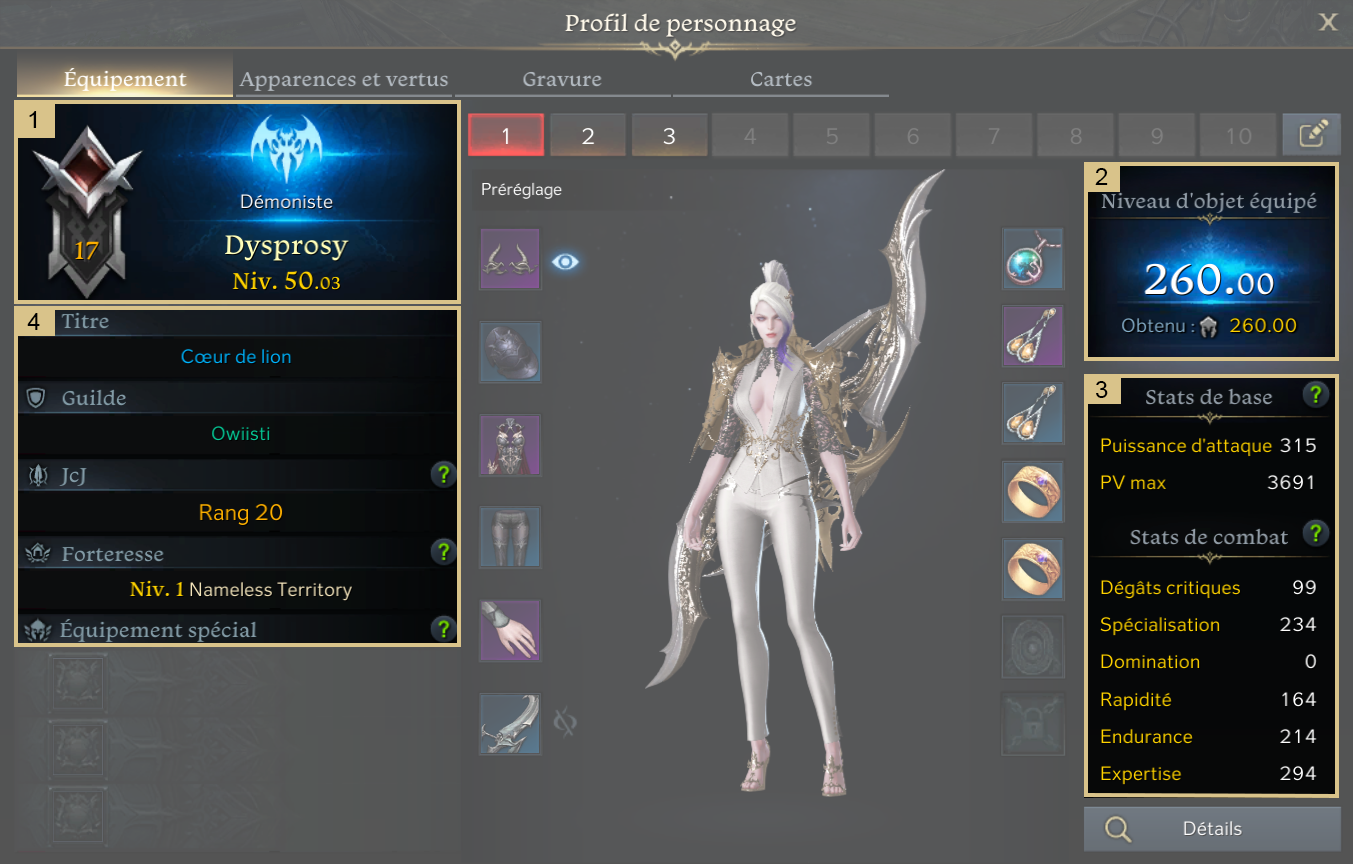Click the Stats de base help icon

click(x=1316, y=394)
